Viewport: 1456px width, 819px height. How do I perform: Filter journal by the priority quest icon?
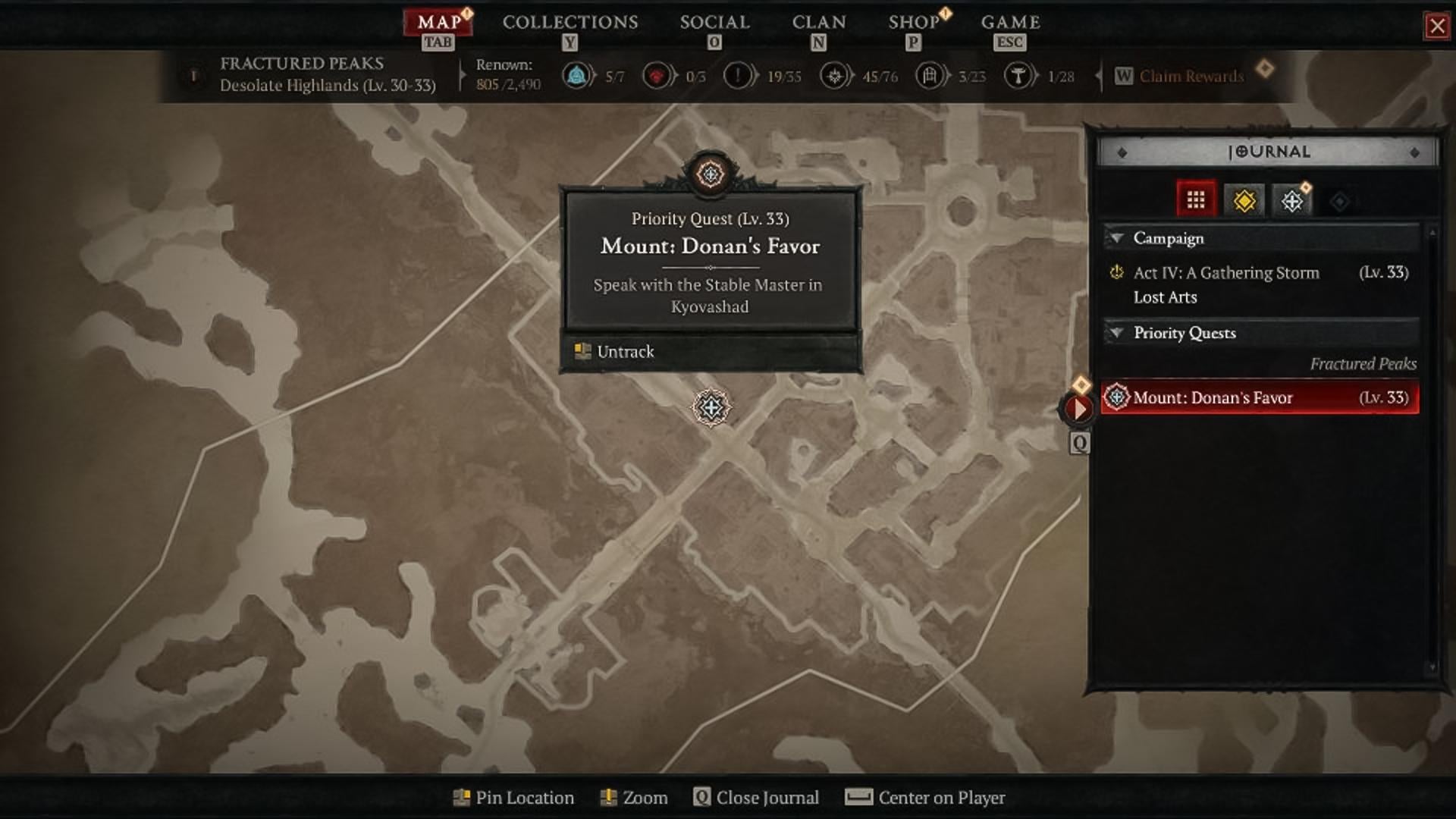coord(1292,201)
